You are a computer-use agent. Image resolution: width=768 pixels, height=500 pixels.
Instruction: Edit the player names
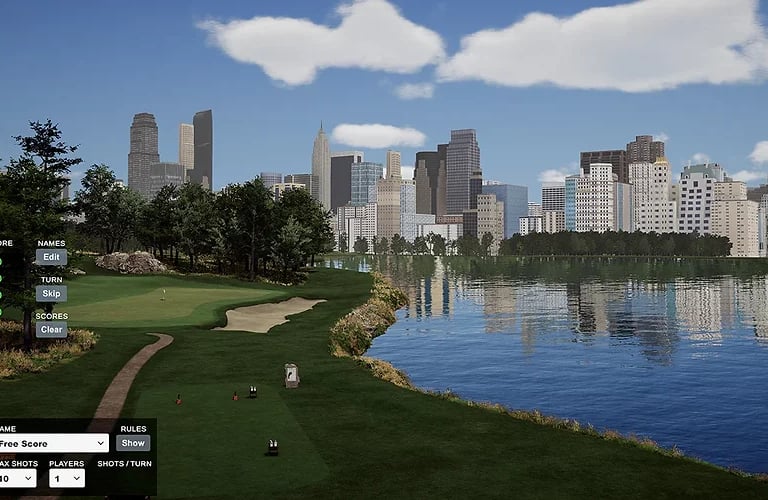tap(51, 257)
